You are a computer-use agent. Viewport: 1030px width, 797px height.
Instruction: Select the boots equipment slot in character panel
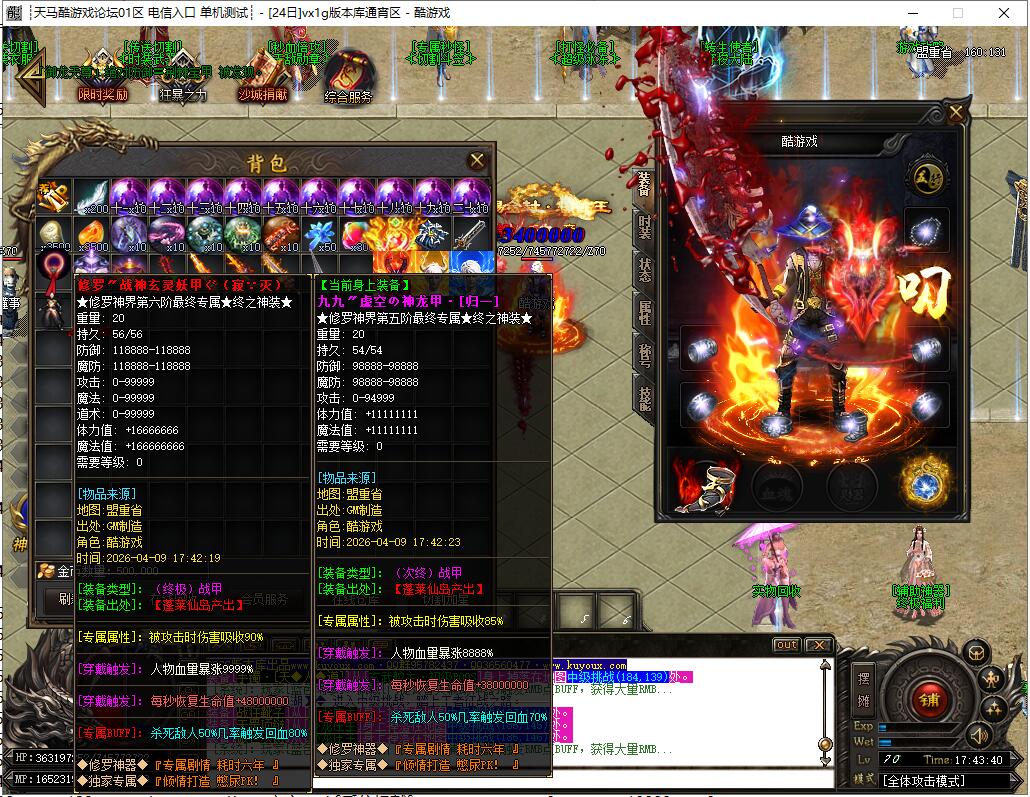click(718, 483)
